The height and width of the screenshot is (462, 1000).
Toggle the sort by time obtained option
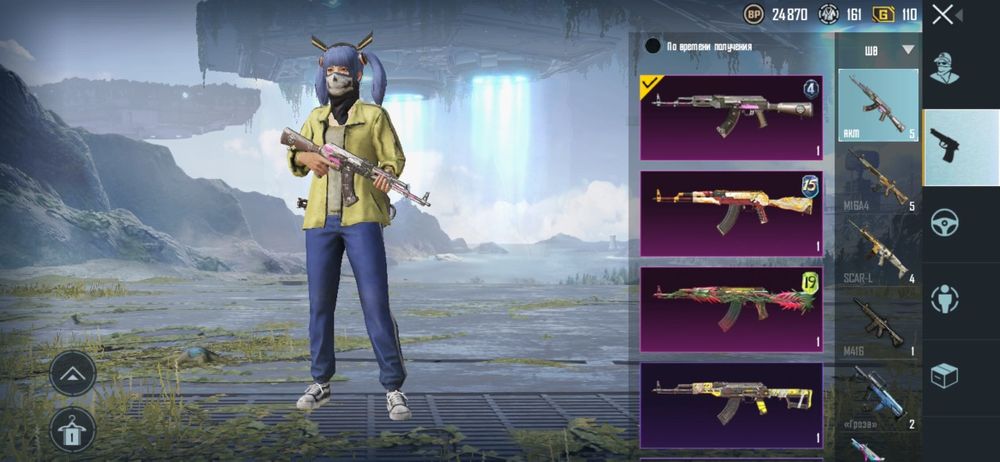pos(653,46)
